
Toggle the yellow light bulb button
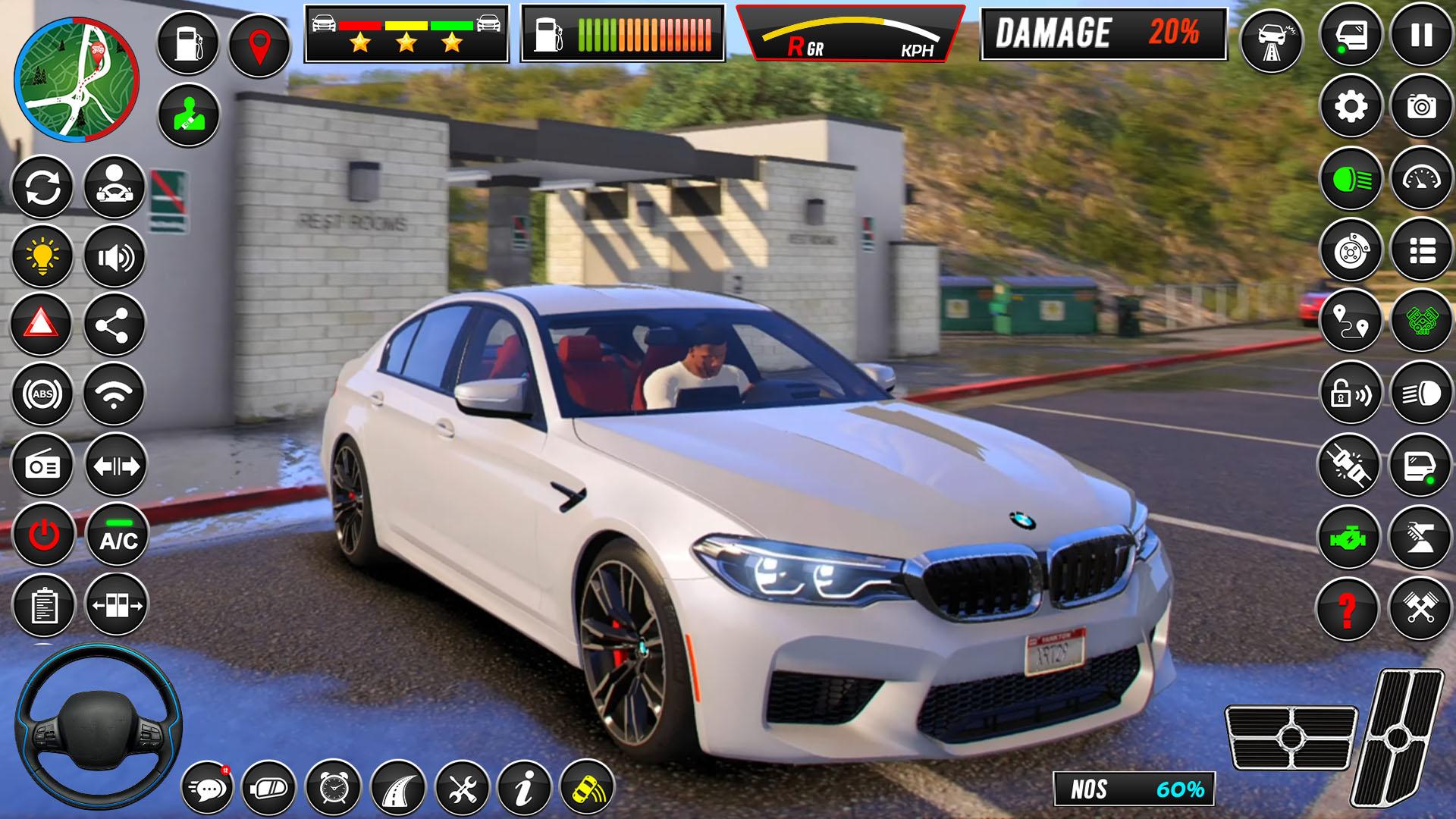[x=42, y=256]
